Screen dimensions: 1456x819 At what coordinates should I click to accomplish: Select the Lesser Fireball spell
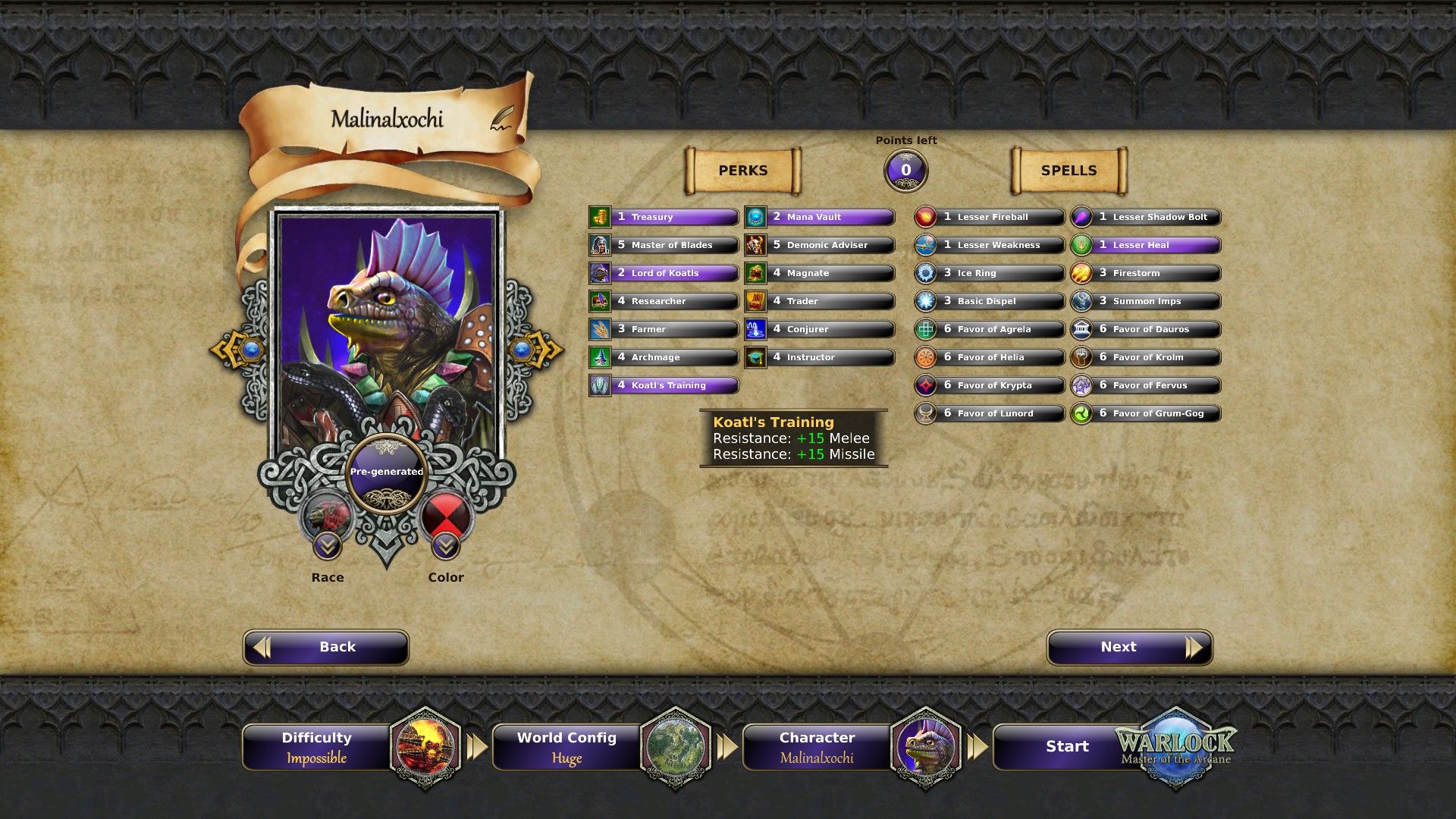990,218
